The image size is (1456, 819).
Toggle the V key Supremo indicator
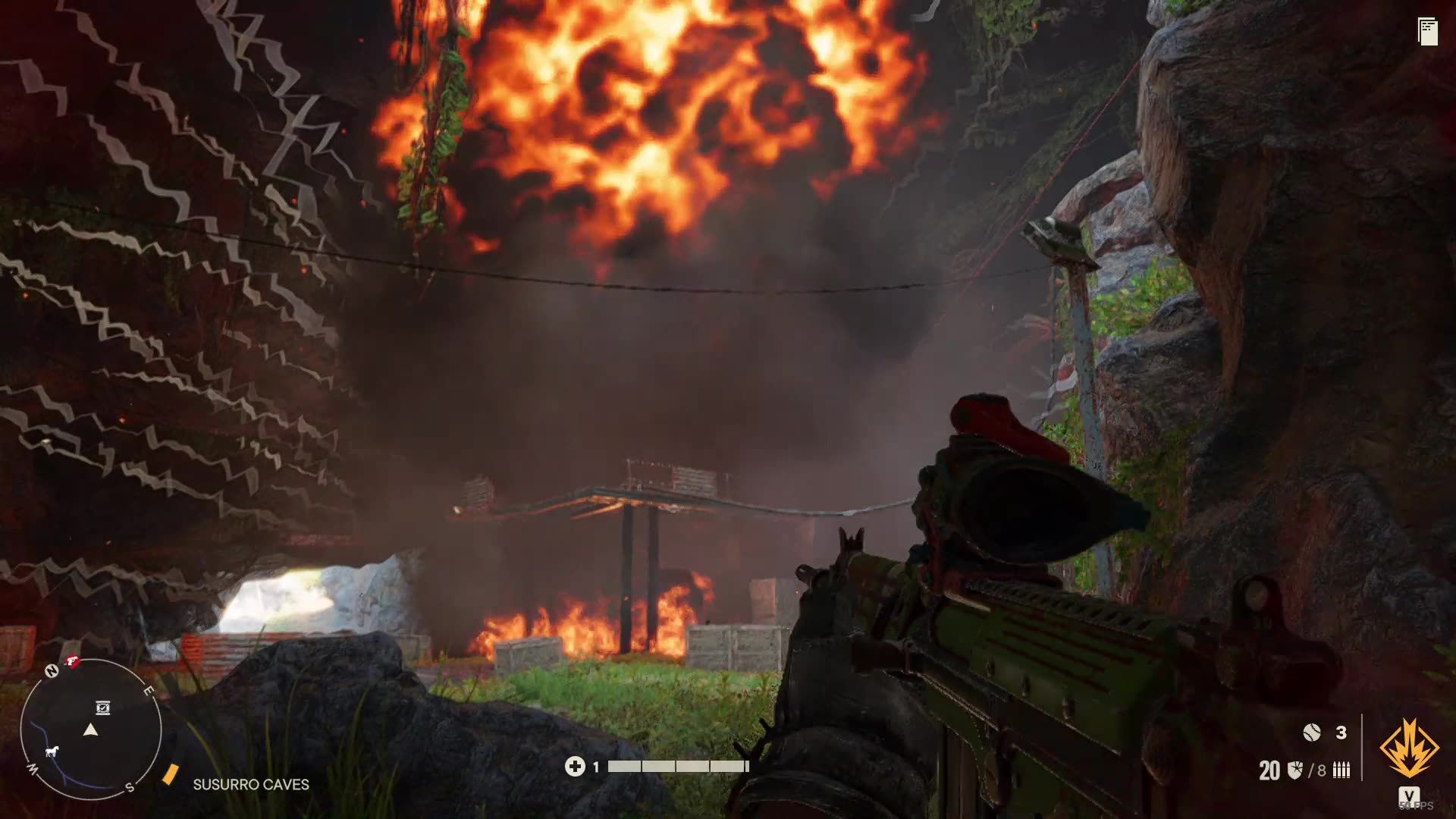click(x=1409, y=795)
